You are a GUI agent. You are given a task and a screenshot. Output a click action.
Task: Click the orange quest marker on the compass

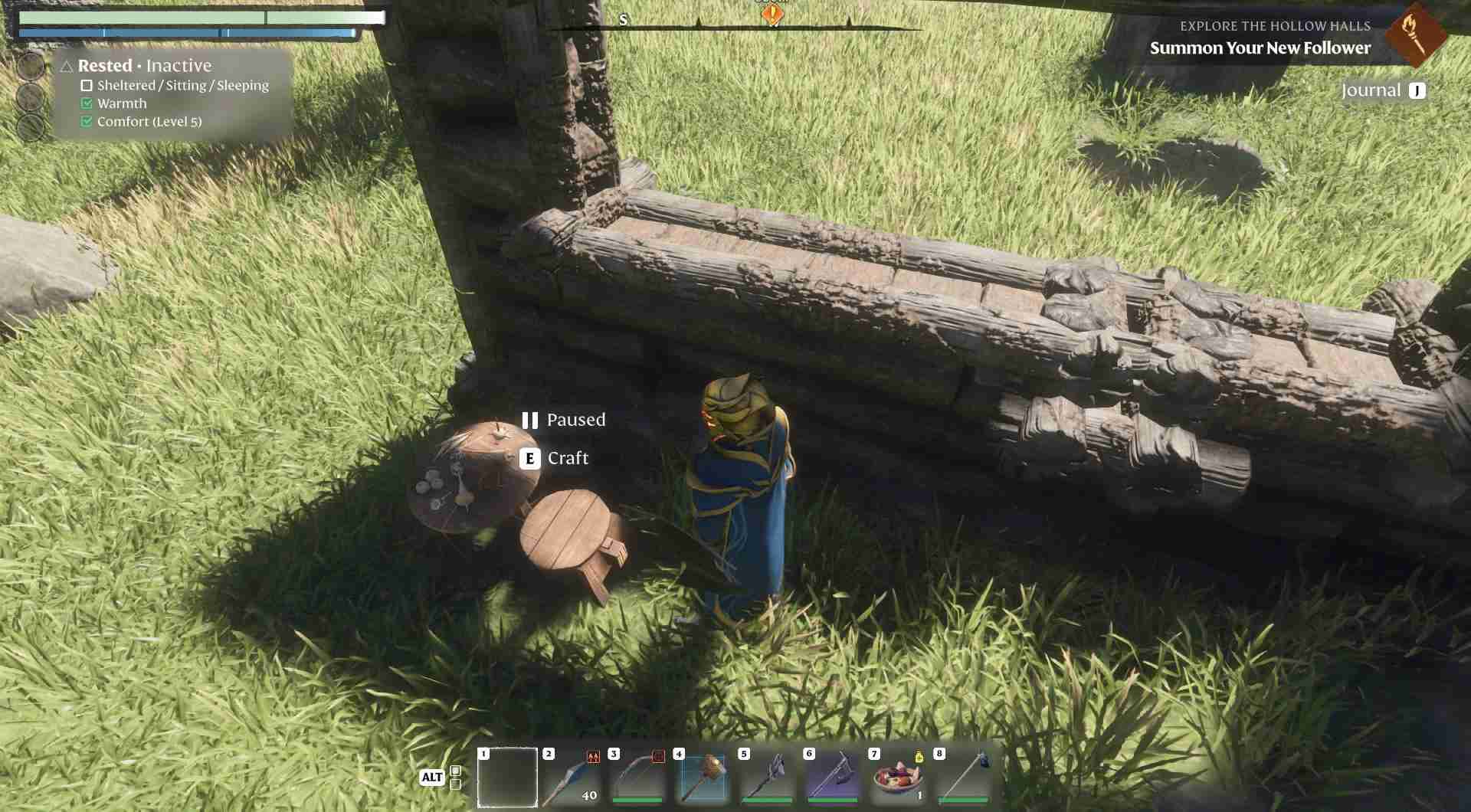[772, 14]
